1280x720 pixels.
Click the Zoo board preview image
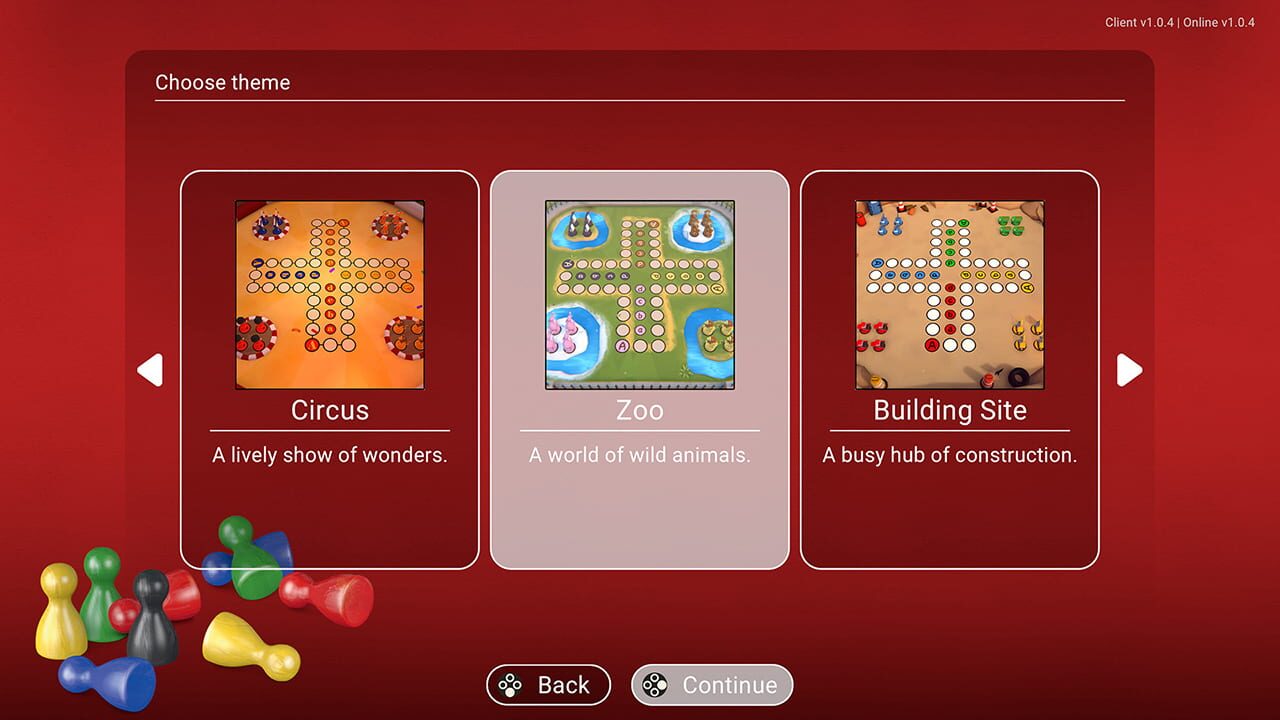point(640,295)
